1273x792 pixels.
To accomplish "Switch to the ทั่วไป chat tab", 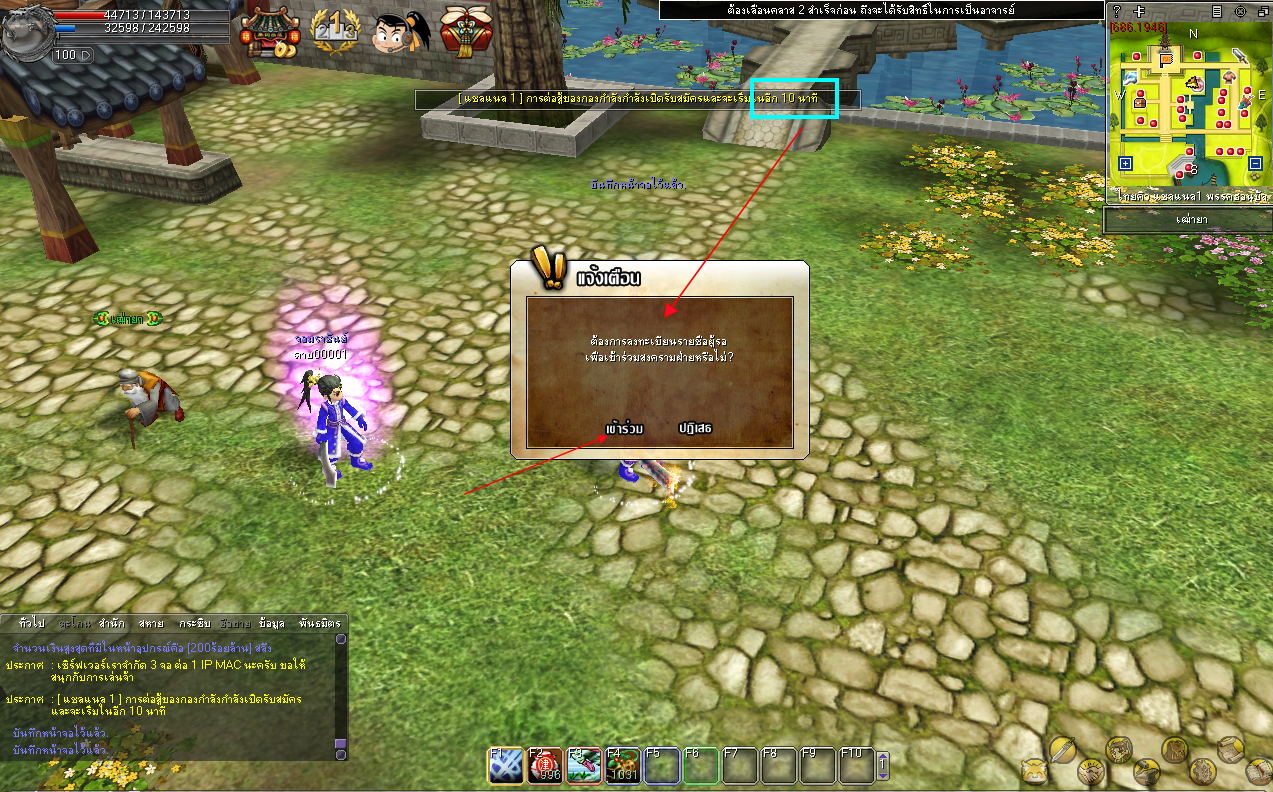I will pyautogui.click(x=30, y=623).
